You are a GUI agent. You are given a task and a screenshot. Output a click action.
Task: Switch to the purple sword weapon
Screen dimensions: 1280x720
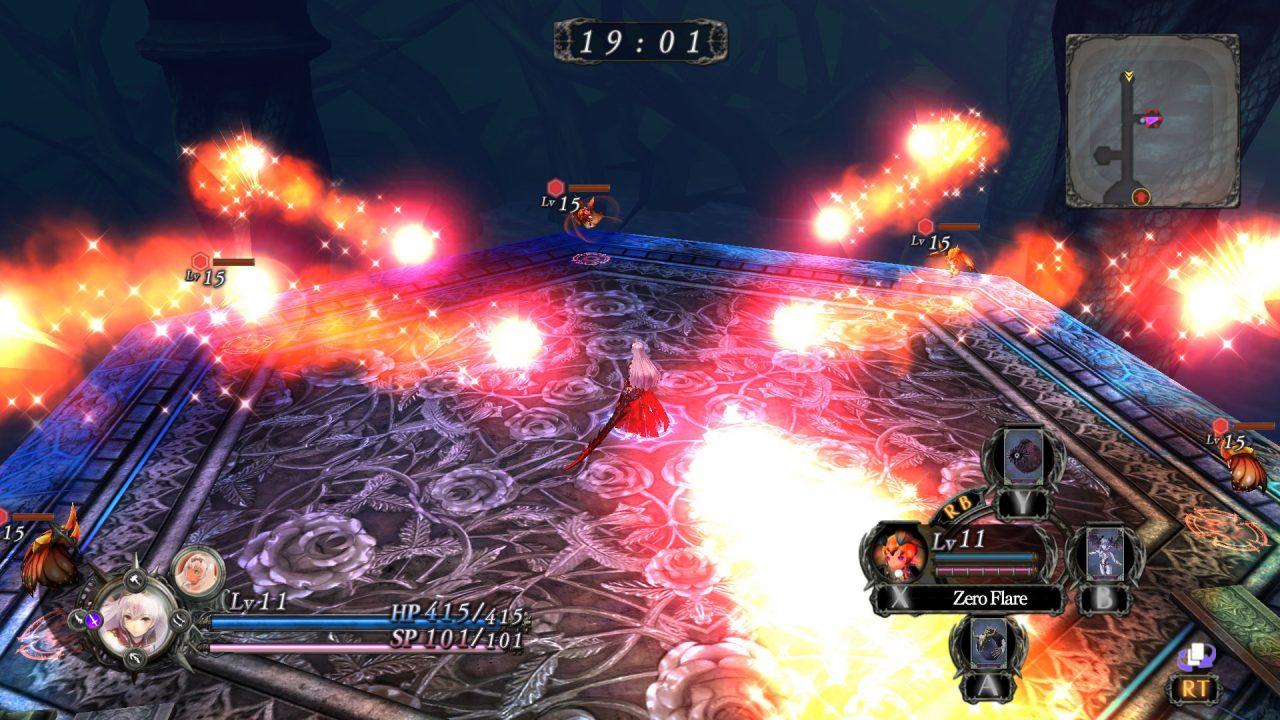coord(93,620)
